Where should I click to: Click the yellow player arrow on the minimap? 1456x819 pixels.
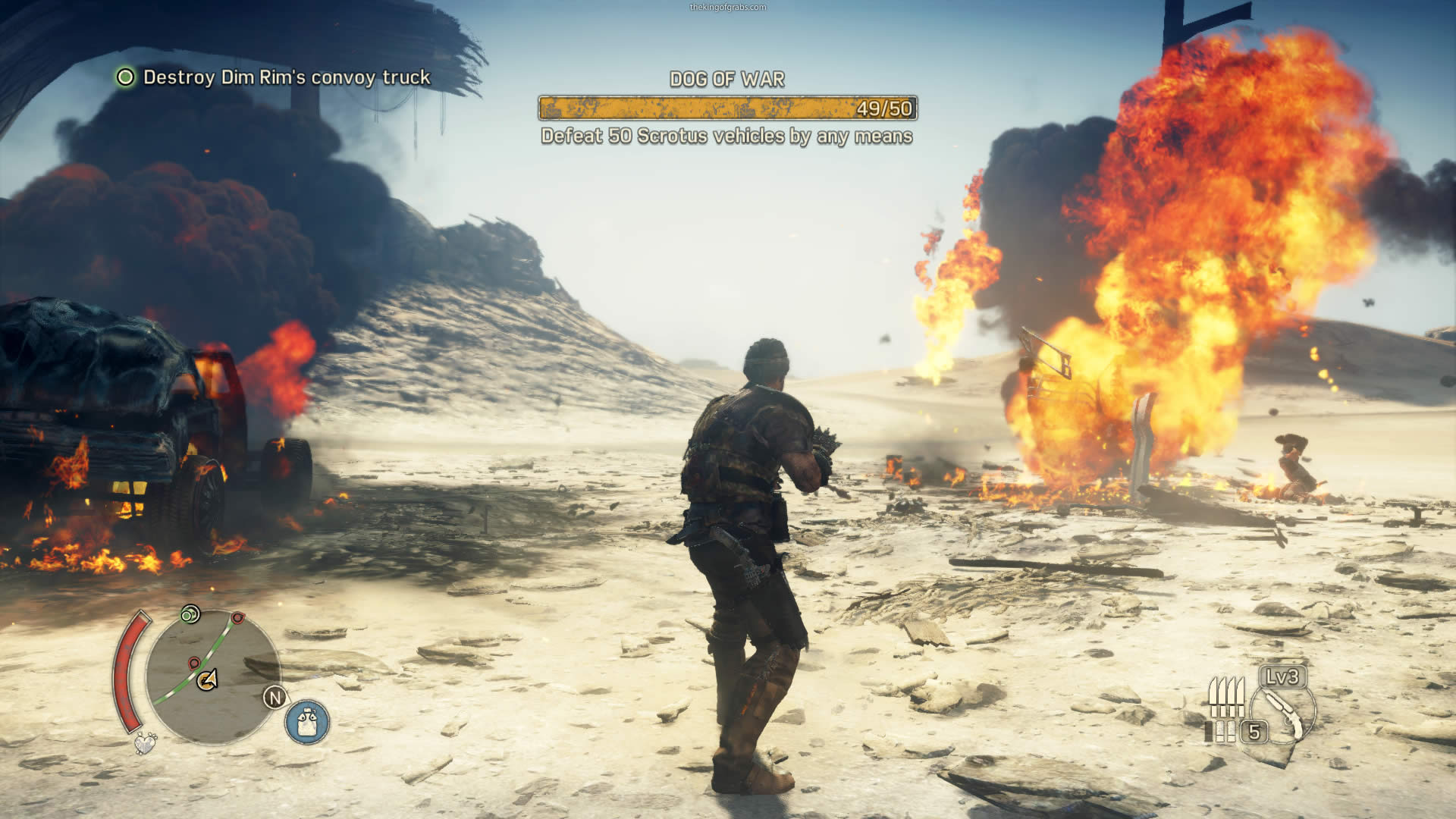(x=208, y=679)
